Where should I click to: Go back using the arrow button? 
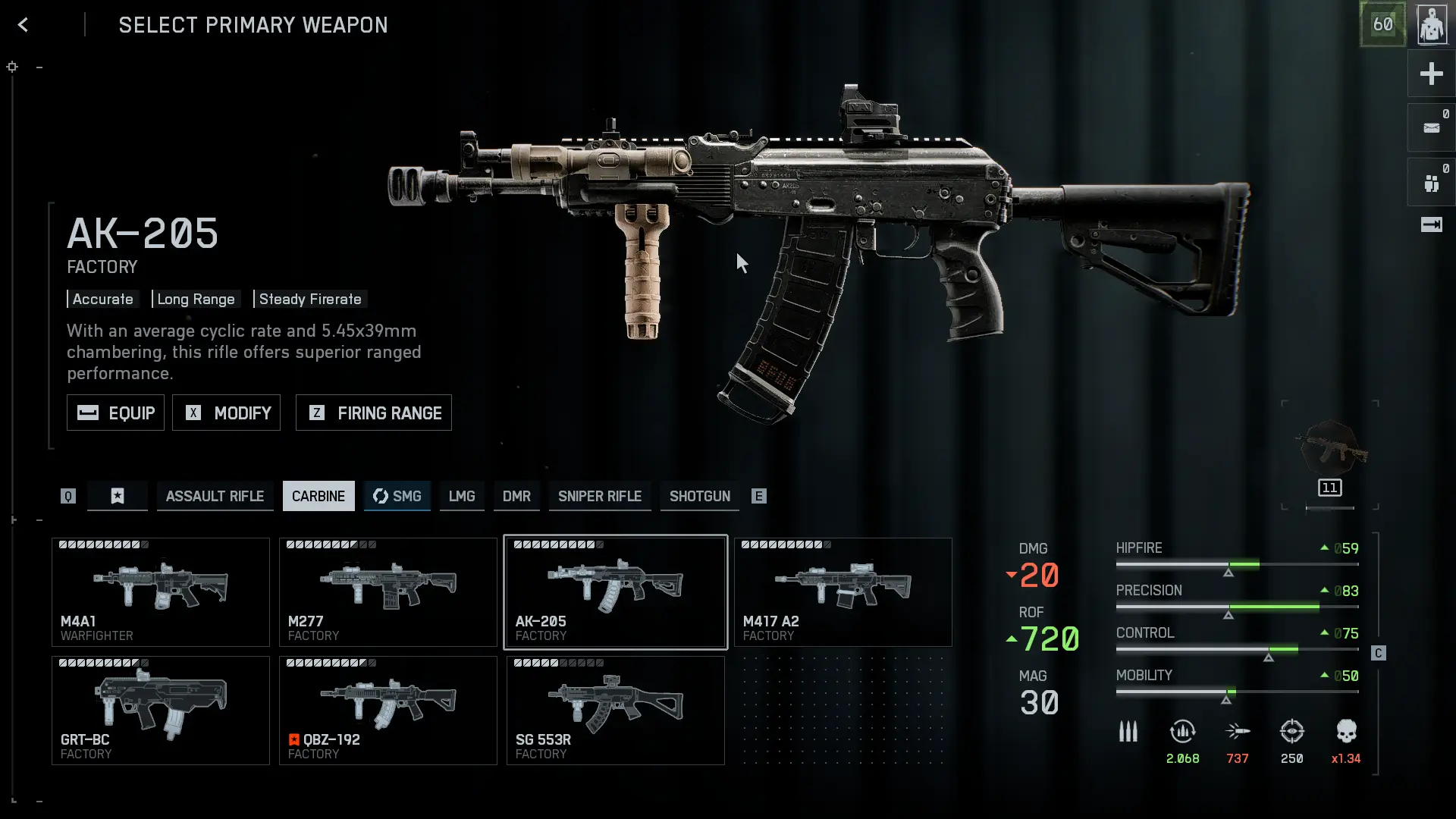click(x=23, y=25)
